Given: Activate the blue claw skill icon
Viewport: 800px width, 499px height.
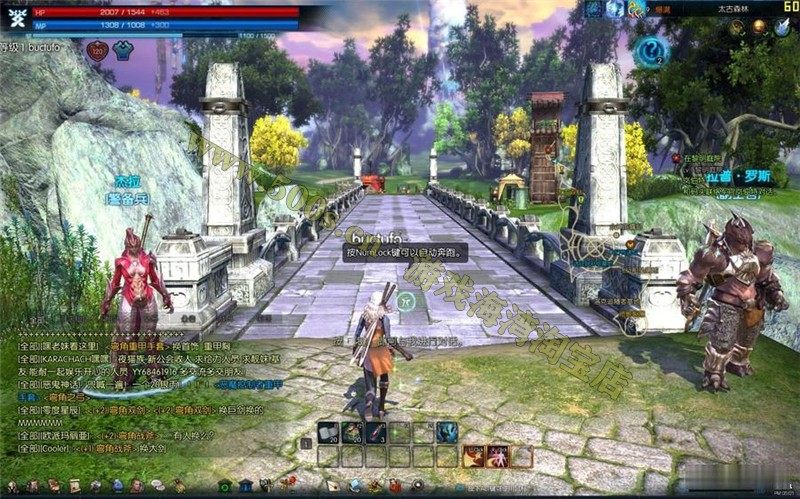Looking at the screenshot, I should [x=447, y=432].
